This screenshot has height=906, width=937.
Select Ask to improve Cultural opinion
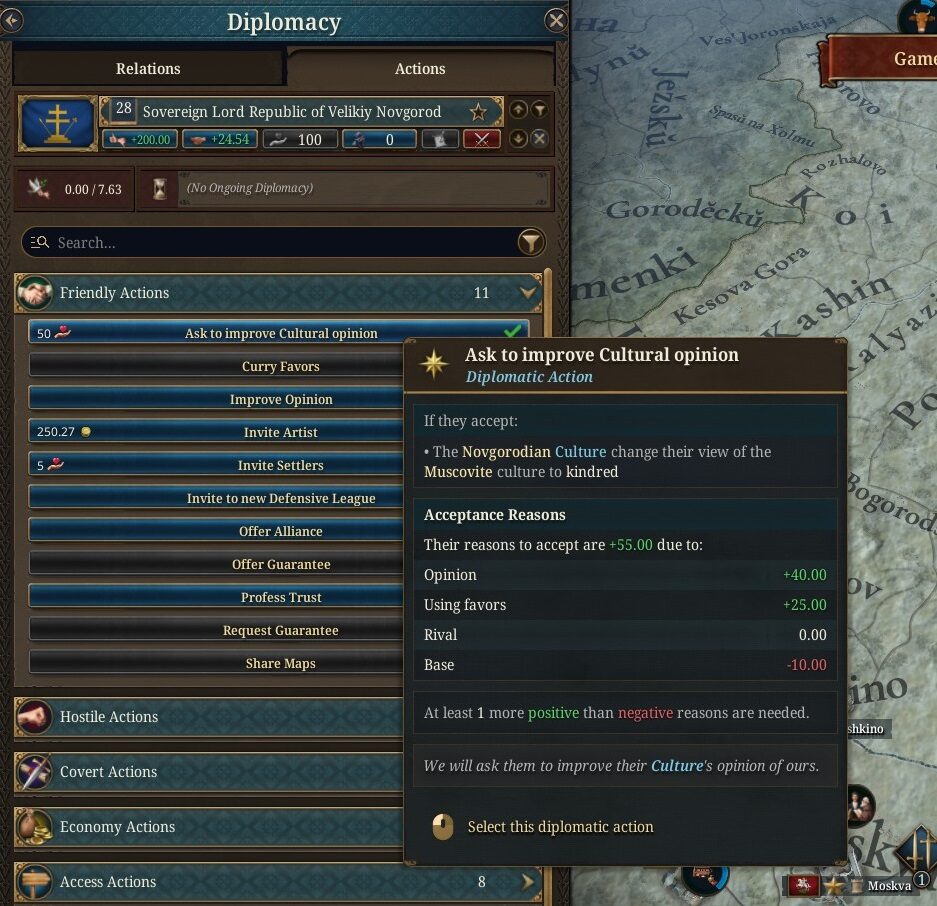[x=280, y=333]
